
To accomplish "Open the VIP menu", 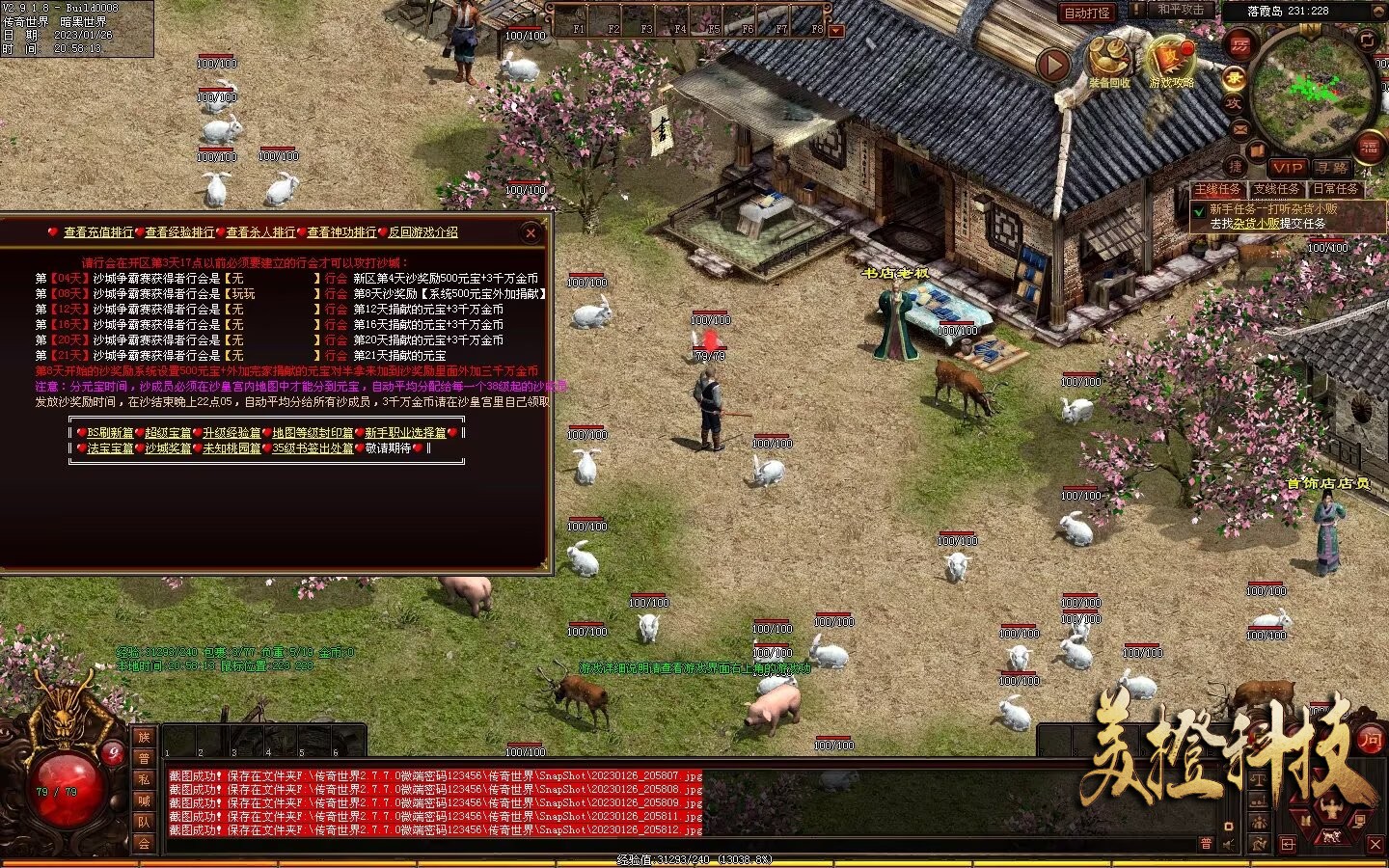I will point(1287,168).
